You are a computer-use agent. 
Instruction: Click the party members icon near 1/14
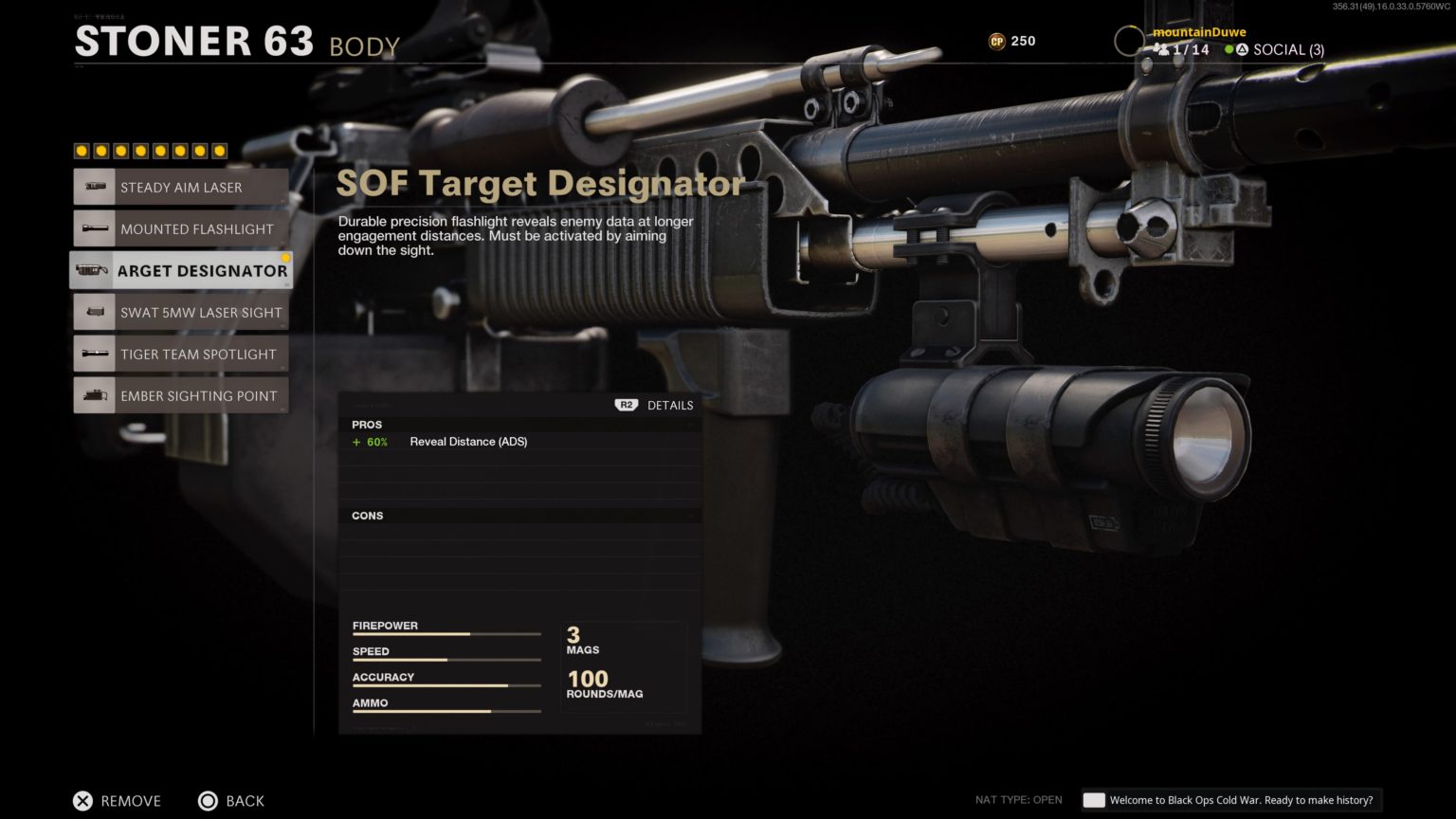click(1163, 49)
